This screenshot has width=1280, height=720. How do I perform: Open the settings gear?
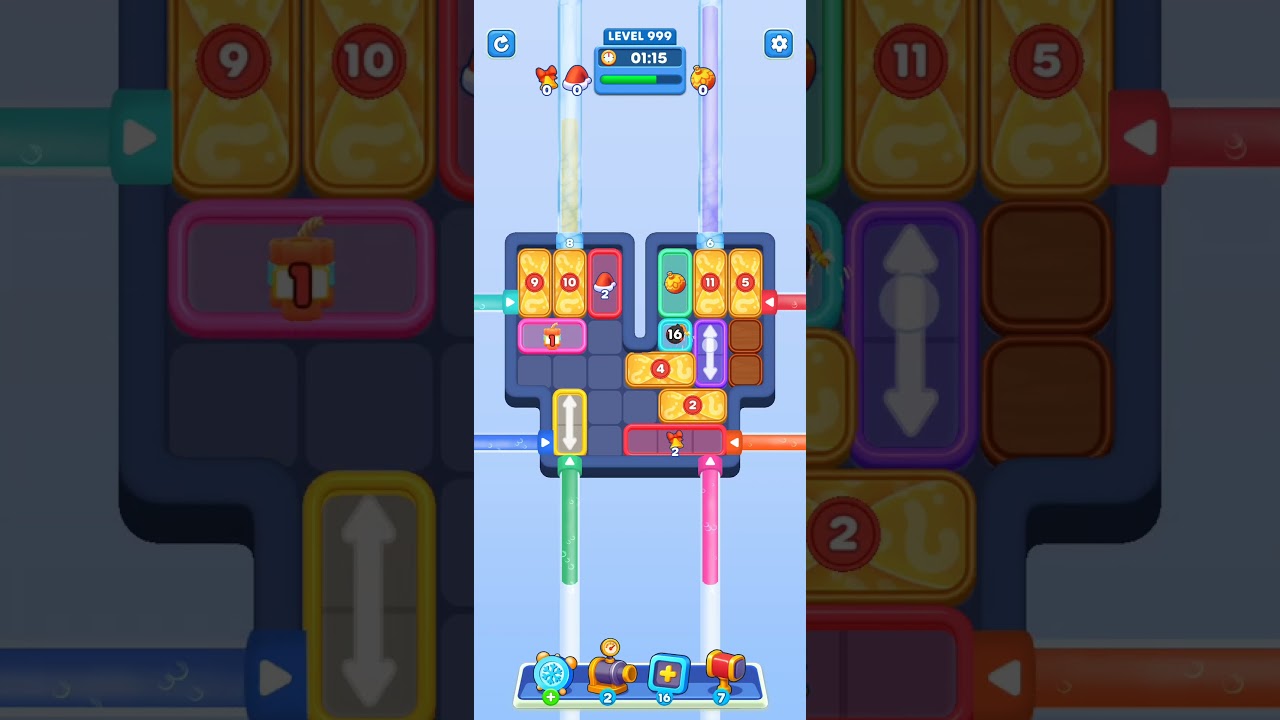pos(779,44)
